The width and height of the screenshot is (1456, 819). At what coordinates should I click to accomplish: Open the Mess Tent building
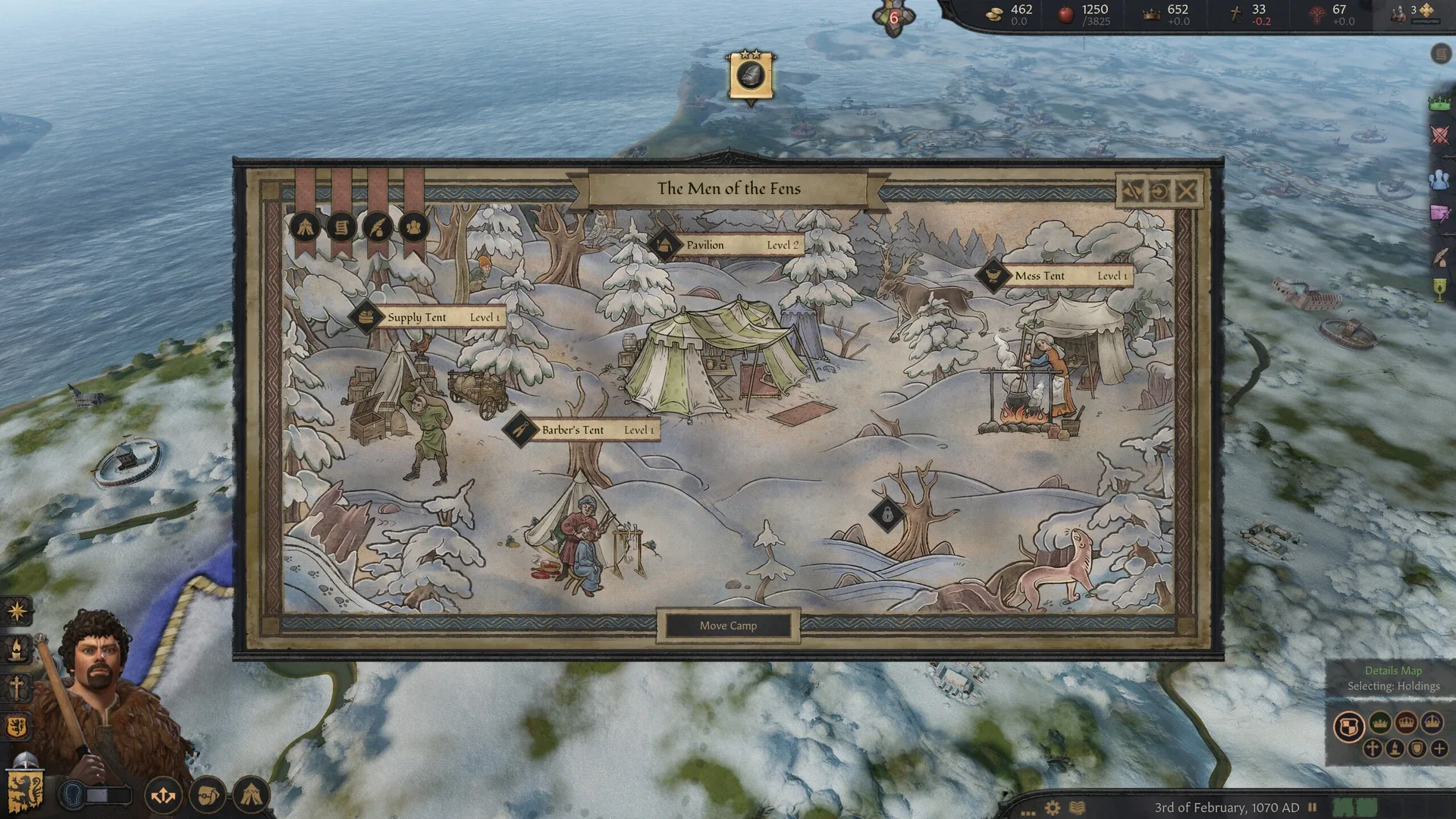click(x=1056, y=276)
